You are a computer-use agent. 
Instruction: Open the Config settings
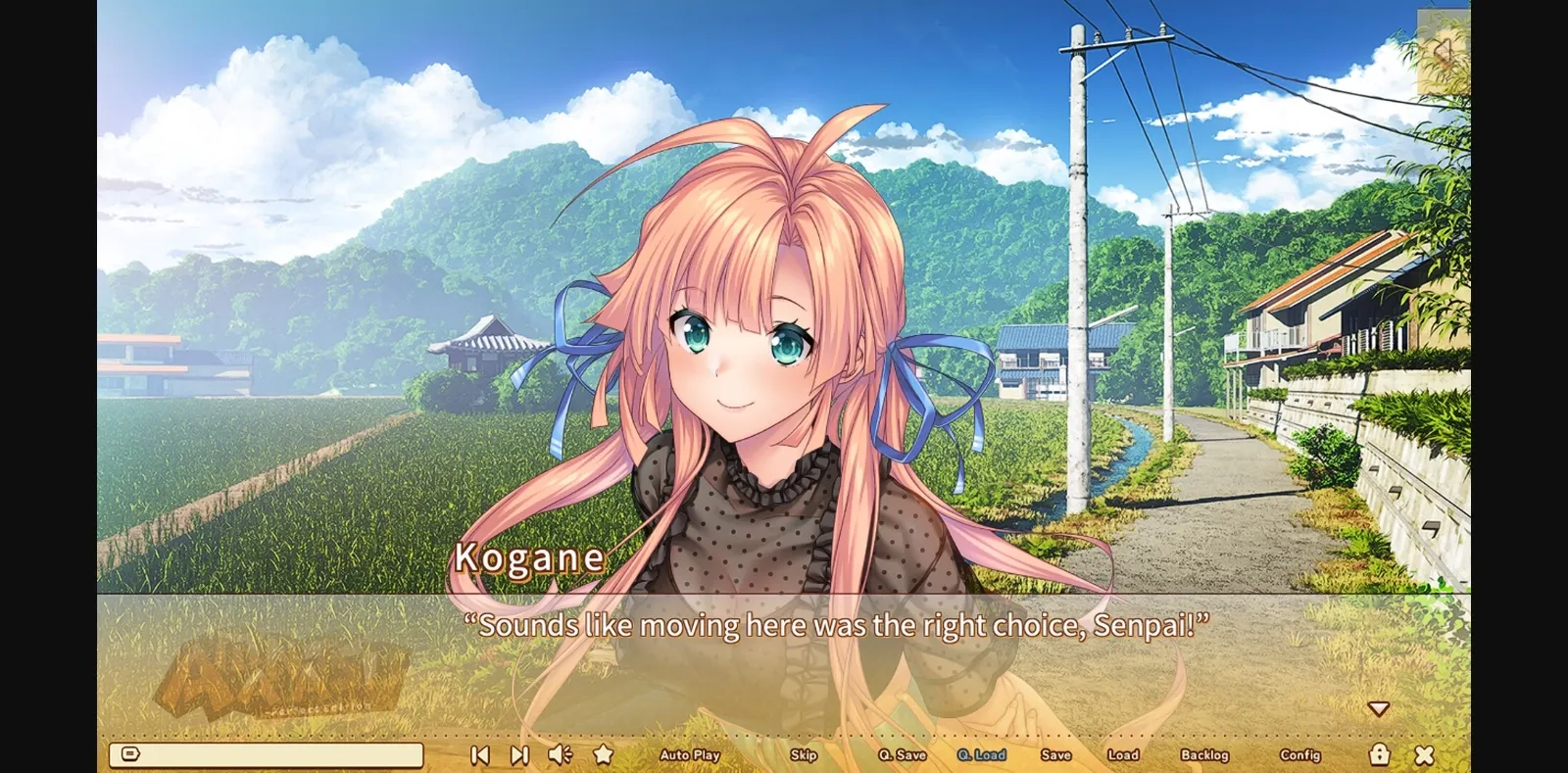pos(1300,754)
